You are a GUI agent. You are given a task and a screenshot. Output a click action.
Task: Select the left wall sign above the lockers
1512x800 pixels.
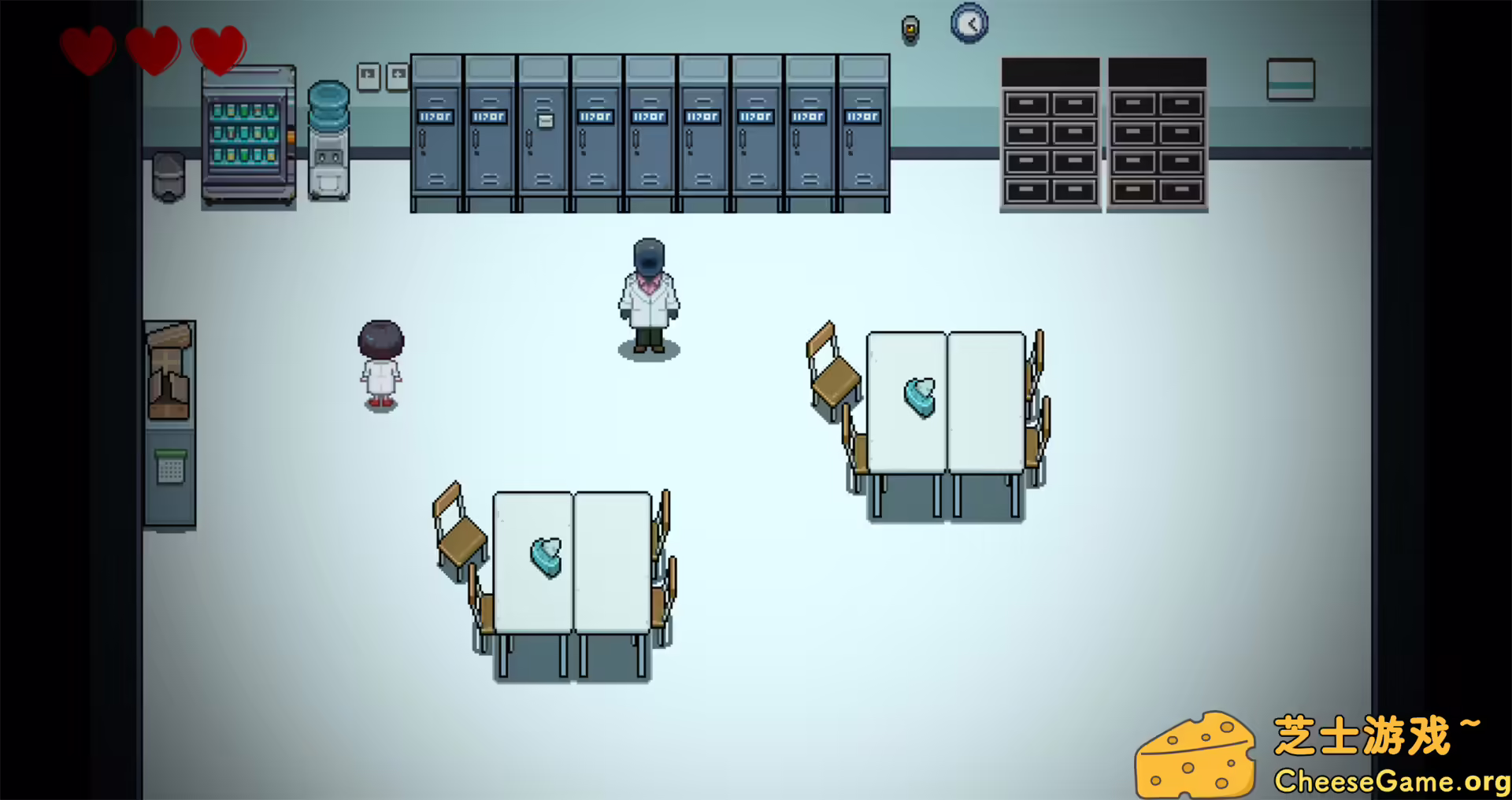point(368,74)
